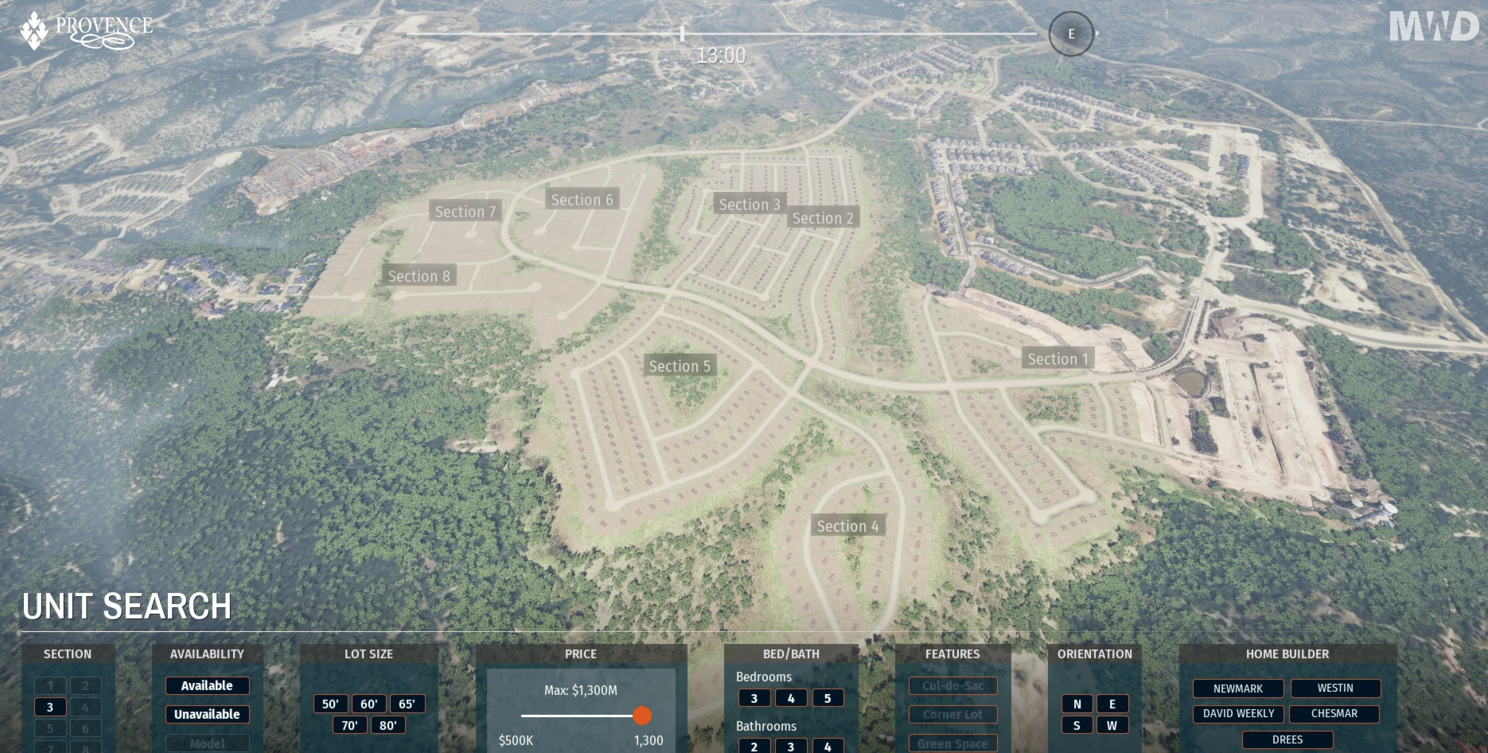Choose 3 bedrooms filter
This screenshot has width=1488, height=753.
click(754, 698)
